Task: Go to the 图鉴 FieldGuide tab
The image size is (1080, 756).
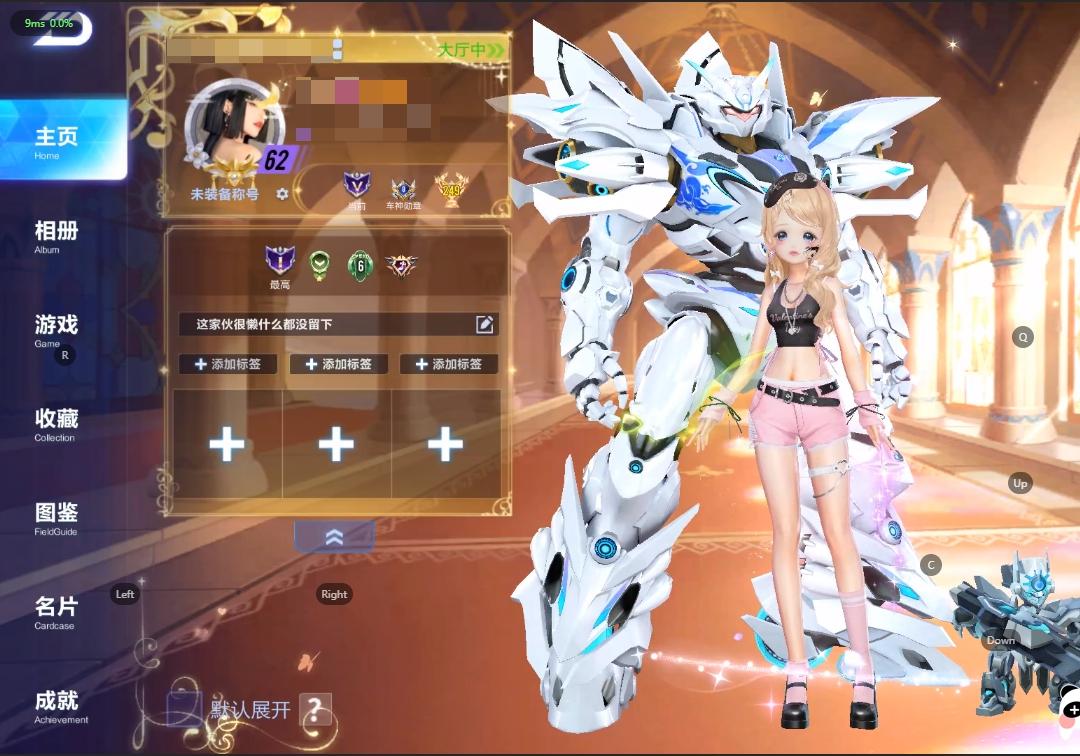Action: pos(57,517)
